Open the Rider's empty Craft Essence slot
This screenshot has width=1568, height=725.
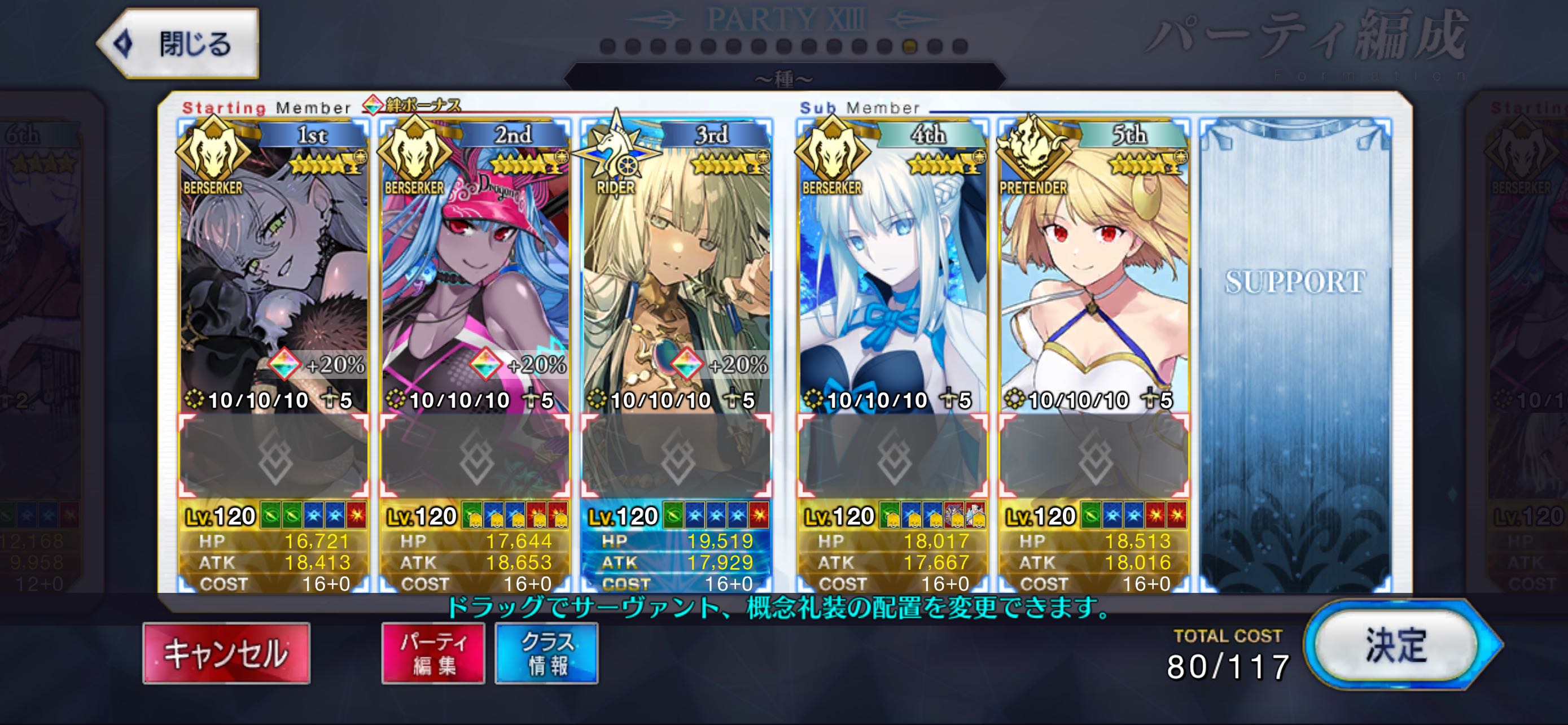pyautogui.click(x=676, y=455)
